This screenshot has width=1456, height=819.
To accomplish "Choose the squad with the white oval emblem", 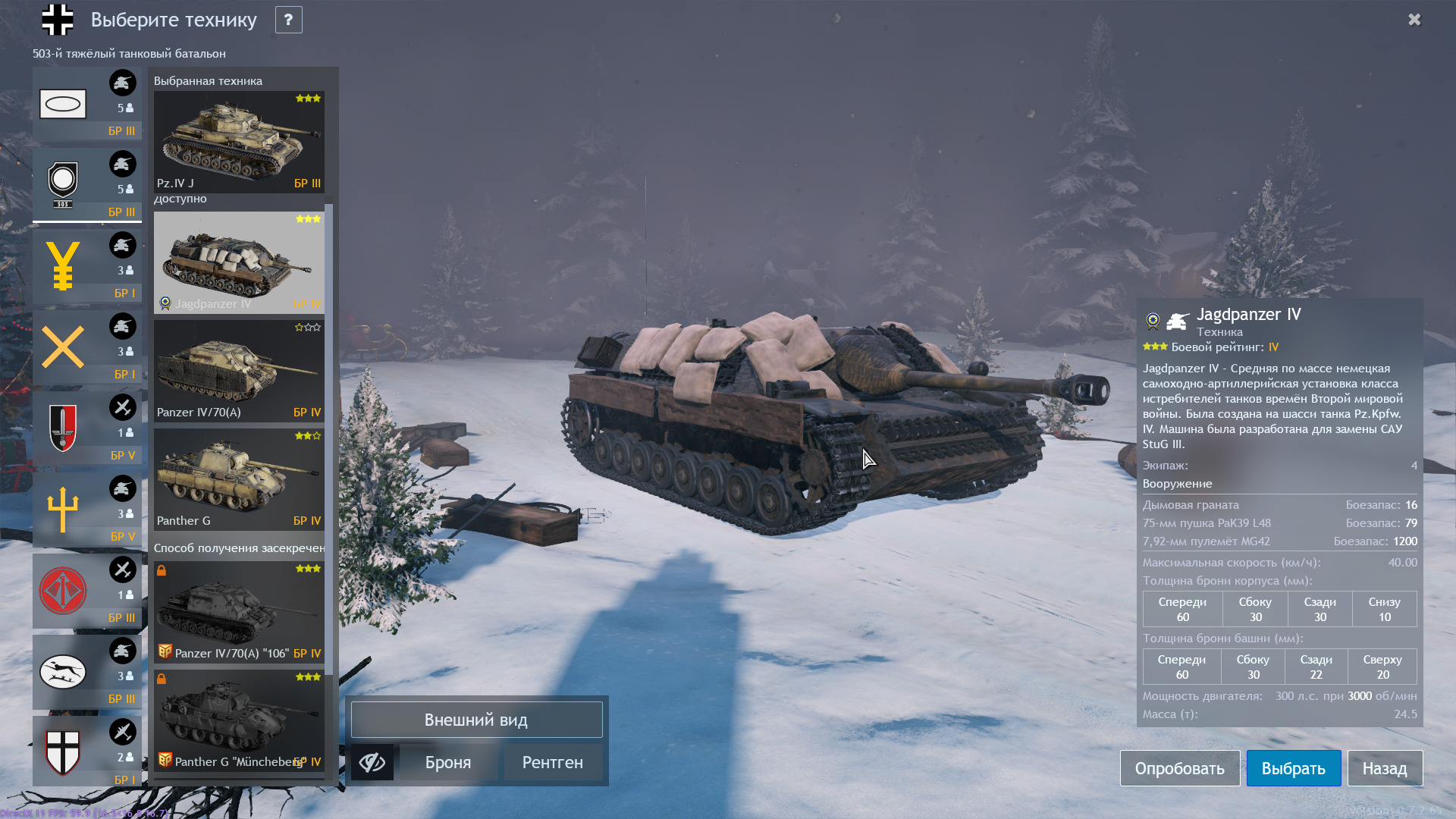I will [86, 103].
